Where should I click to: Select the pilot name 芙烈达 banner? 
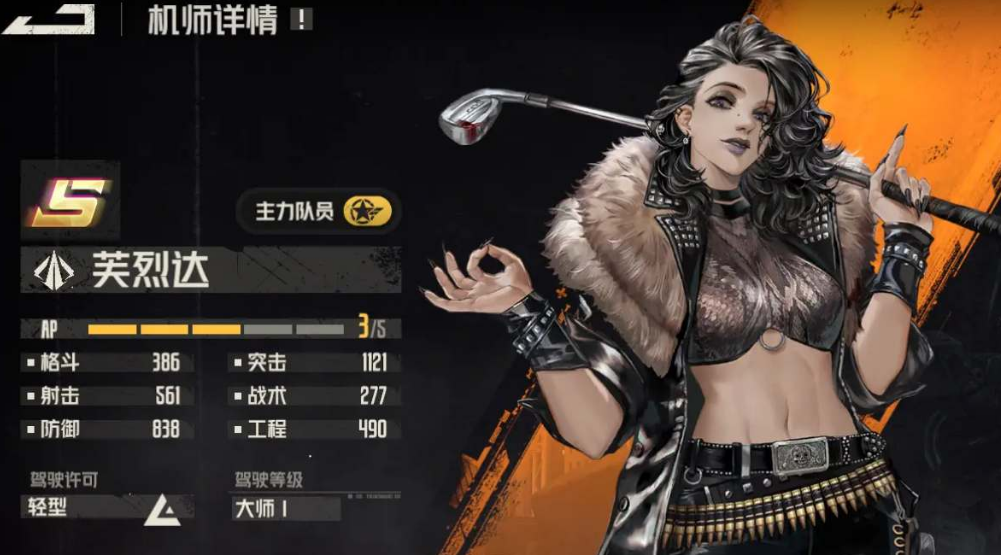tap(210, 269)
